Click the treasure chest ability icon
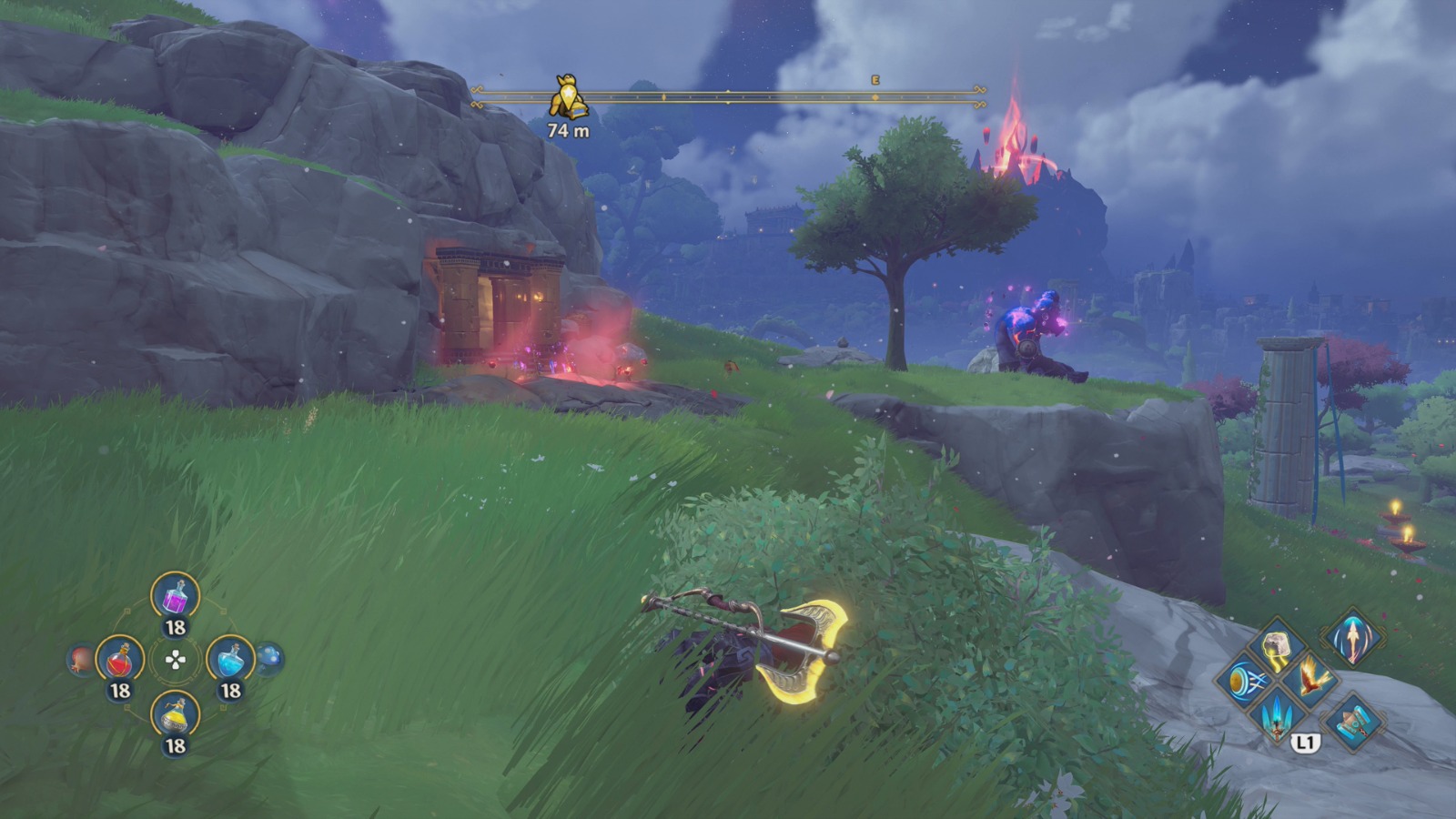 pos(1354,722)
